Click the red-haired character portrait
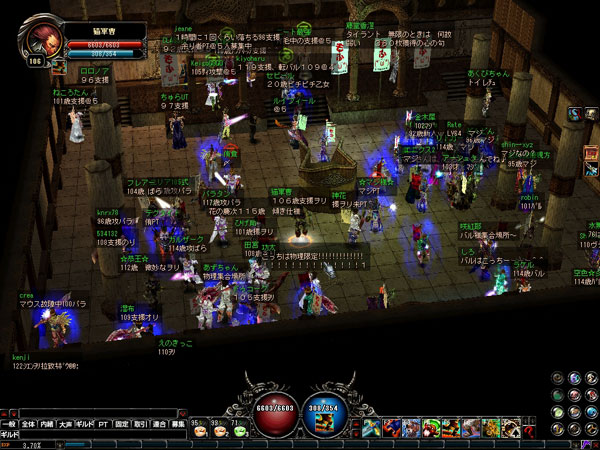Screen dimensions: 600x450 [x=44, y=41]
